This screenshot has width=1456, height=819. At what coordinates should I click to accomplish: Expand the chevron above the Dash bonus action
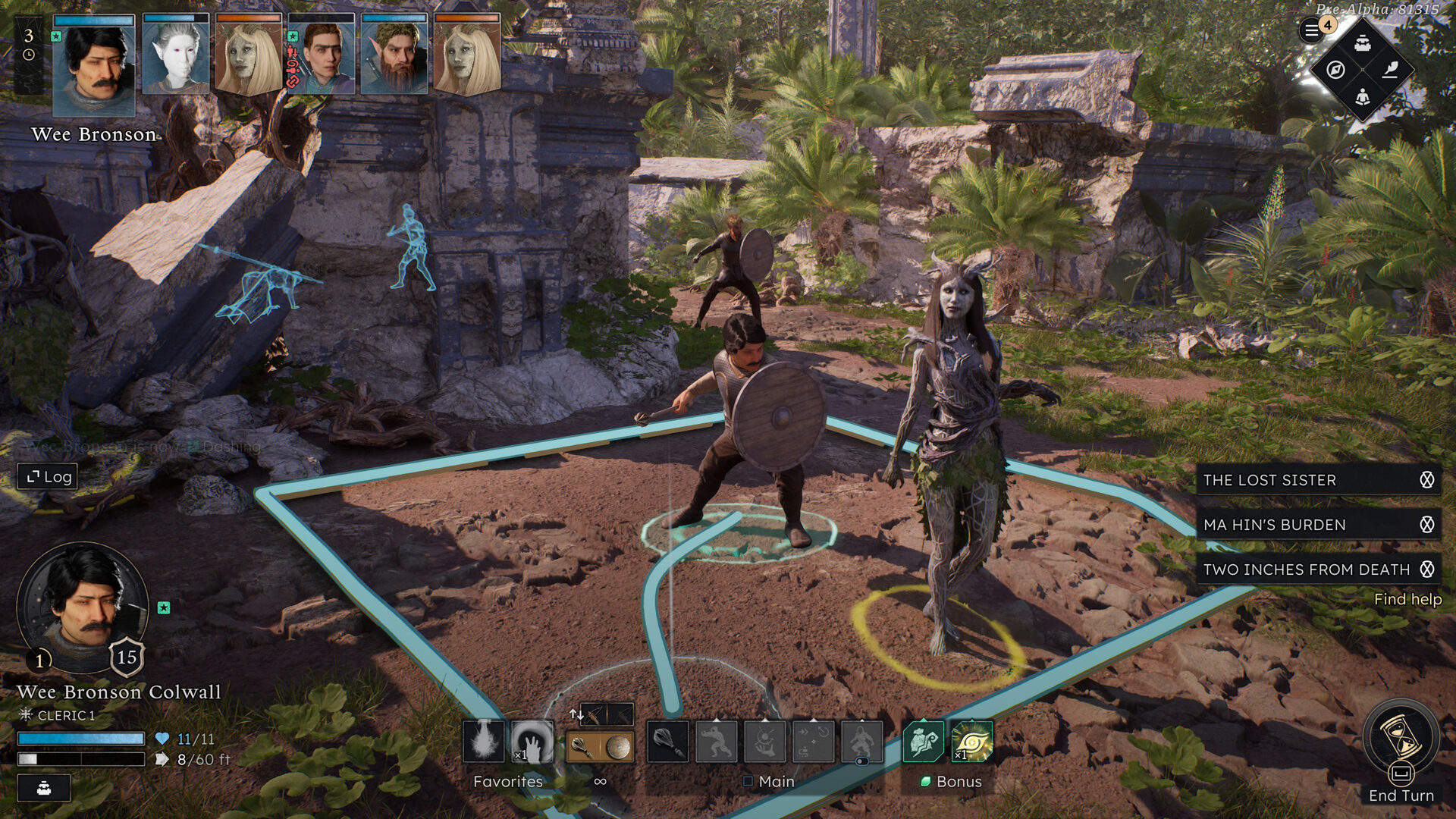click(x=923, y=719)
